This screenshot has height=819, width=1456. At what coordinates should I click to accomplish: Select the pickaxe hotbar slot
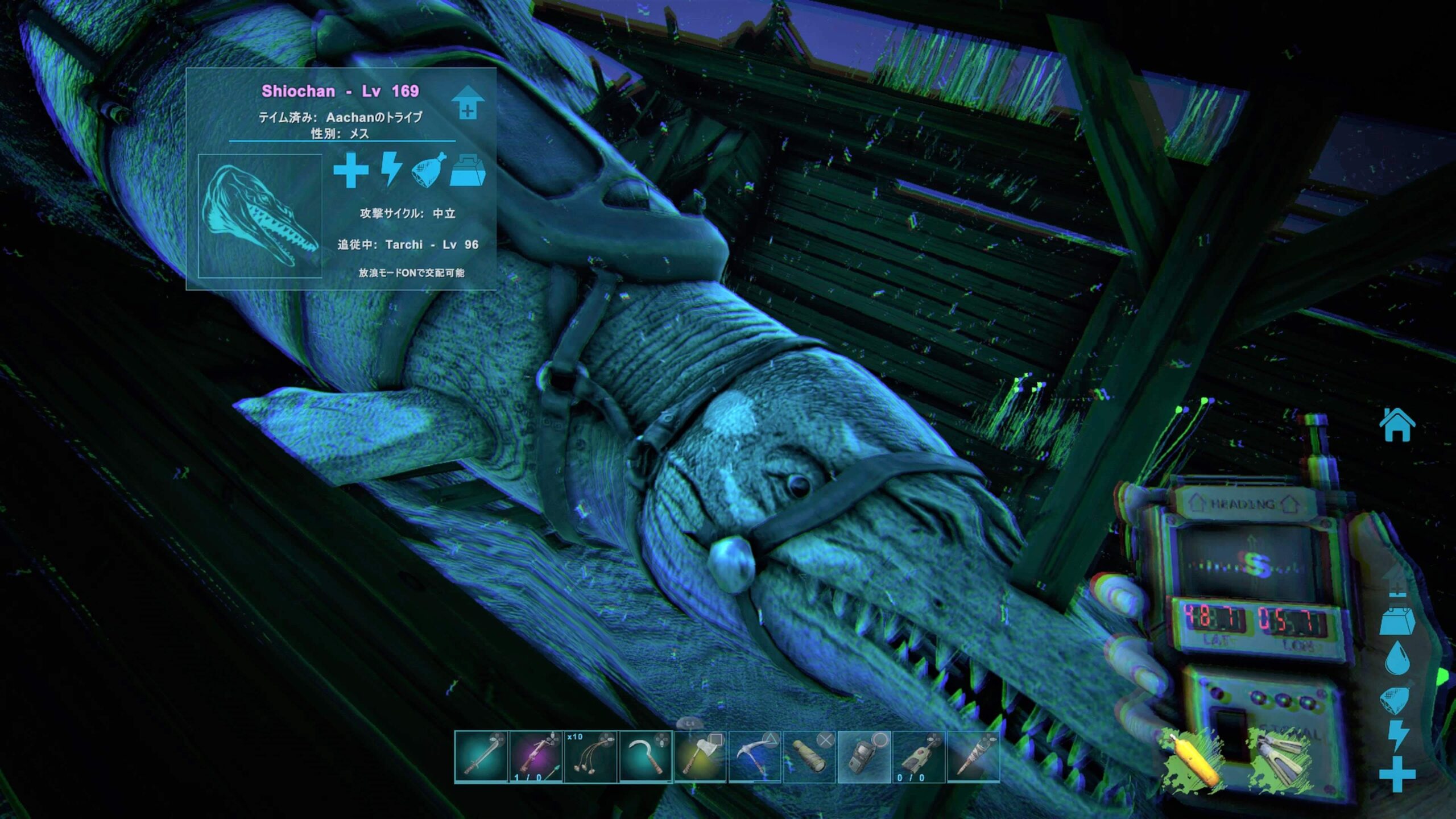[755, 757]
